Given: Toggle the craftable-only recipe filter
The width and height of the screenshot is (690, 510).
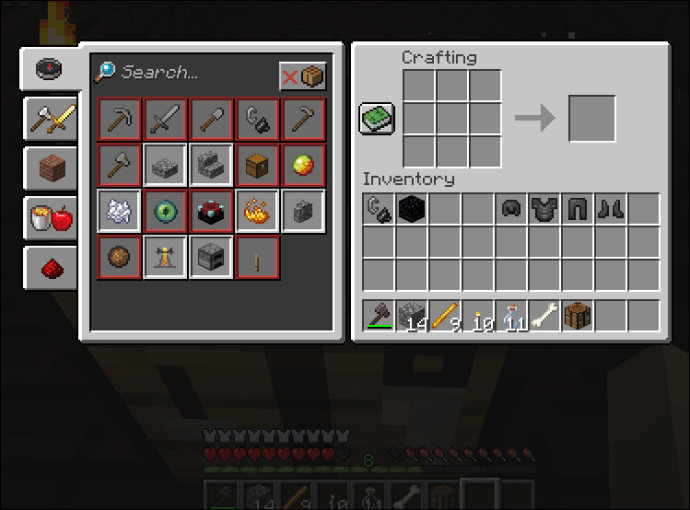Looking at the screenshot, I should [302, 77].
